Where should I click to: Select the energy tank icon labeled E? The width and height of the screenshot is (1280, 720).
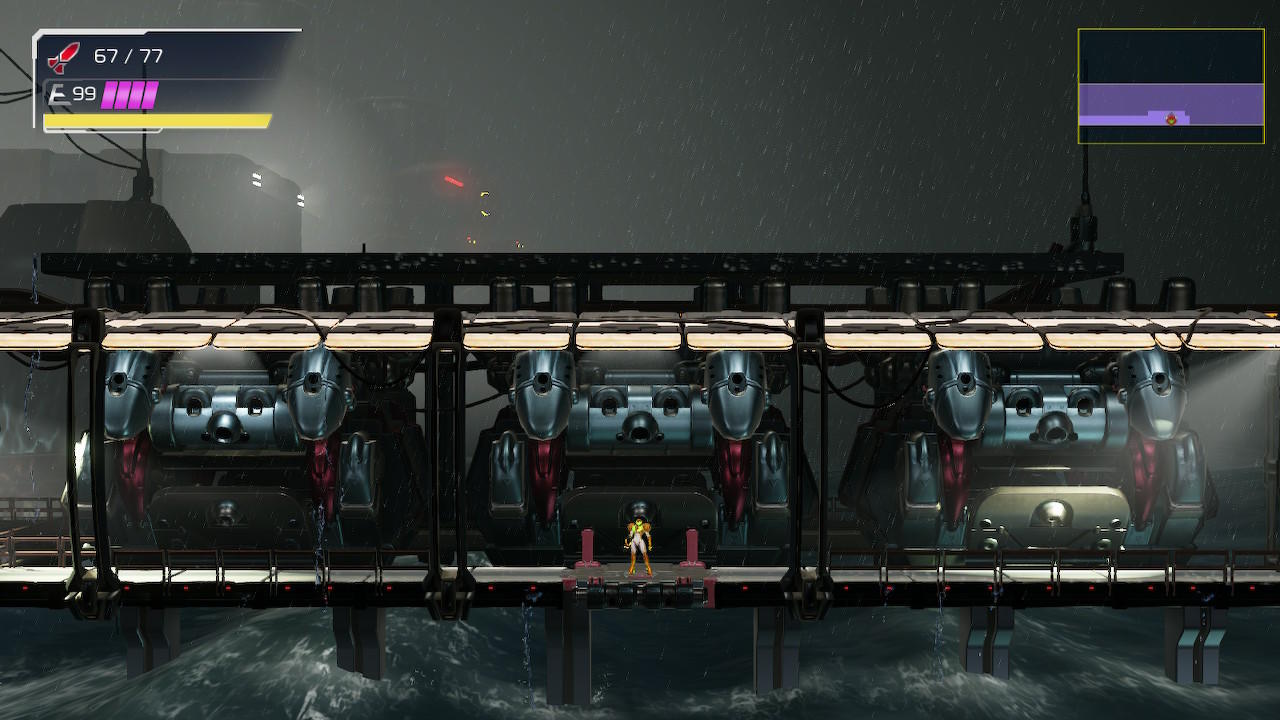pyautogui.click(x=57, y=94)
